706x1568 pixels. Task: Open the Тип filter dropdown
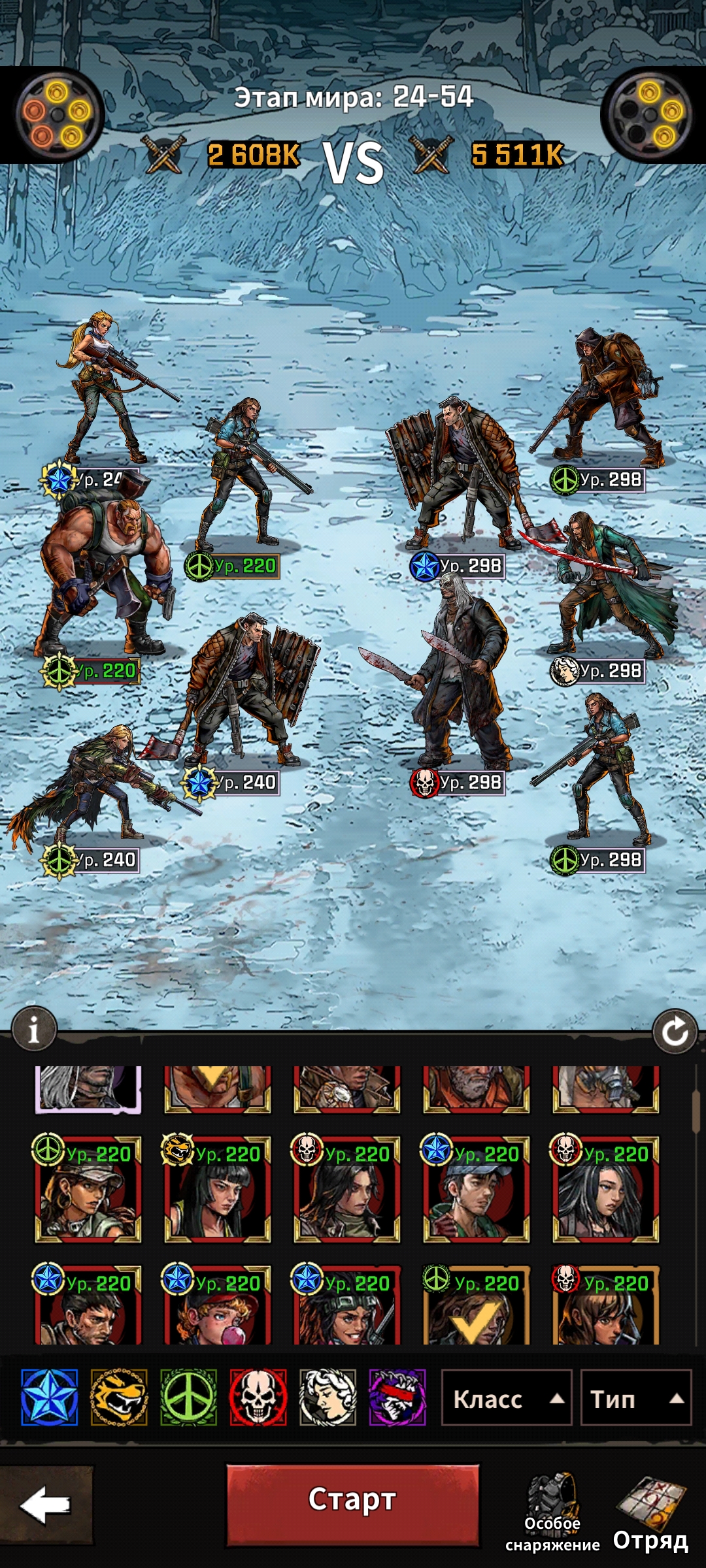(635, 1399)
